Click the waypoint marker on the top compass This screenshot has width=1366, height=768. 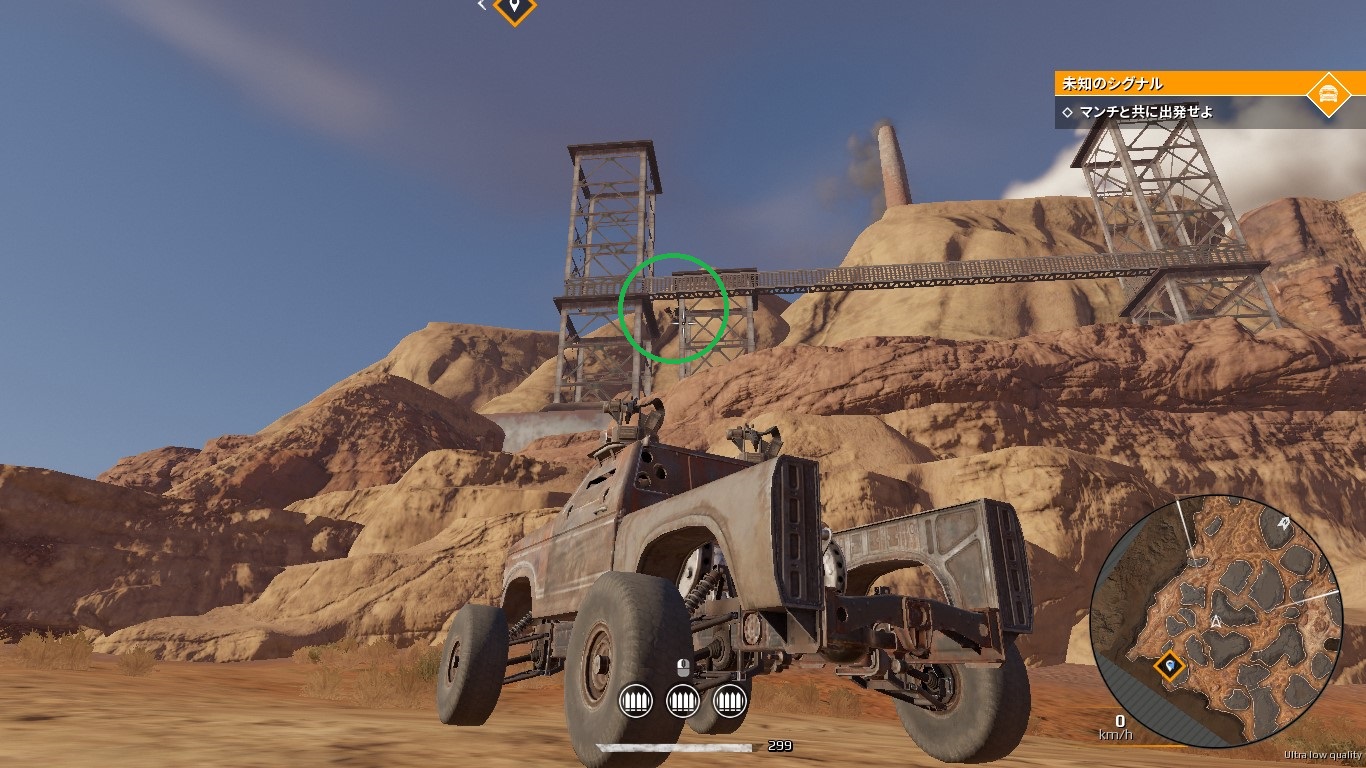pyautogui.click(x=515, y=8)
